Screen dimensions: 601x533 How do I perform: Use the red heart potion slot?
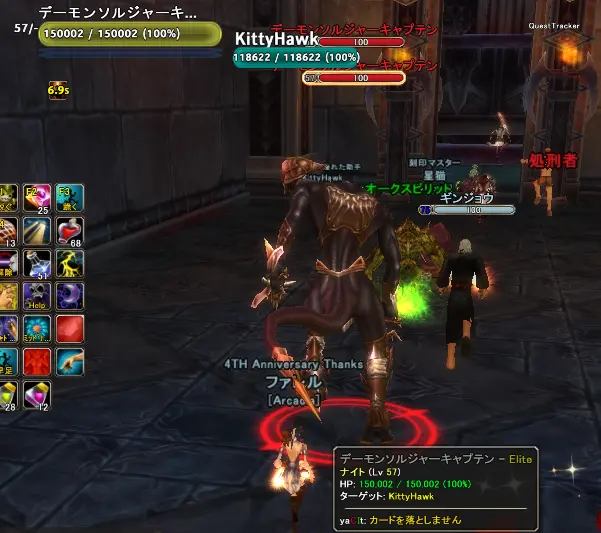pos(70,231)
